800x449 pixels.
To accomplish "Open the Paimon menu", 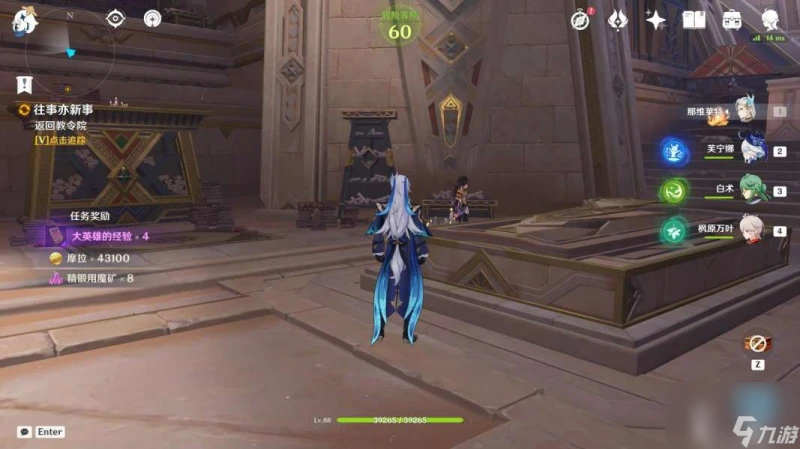I will pyautogui.click(x=23, y=22).
